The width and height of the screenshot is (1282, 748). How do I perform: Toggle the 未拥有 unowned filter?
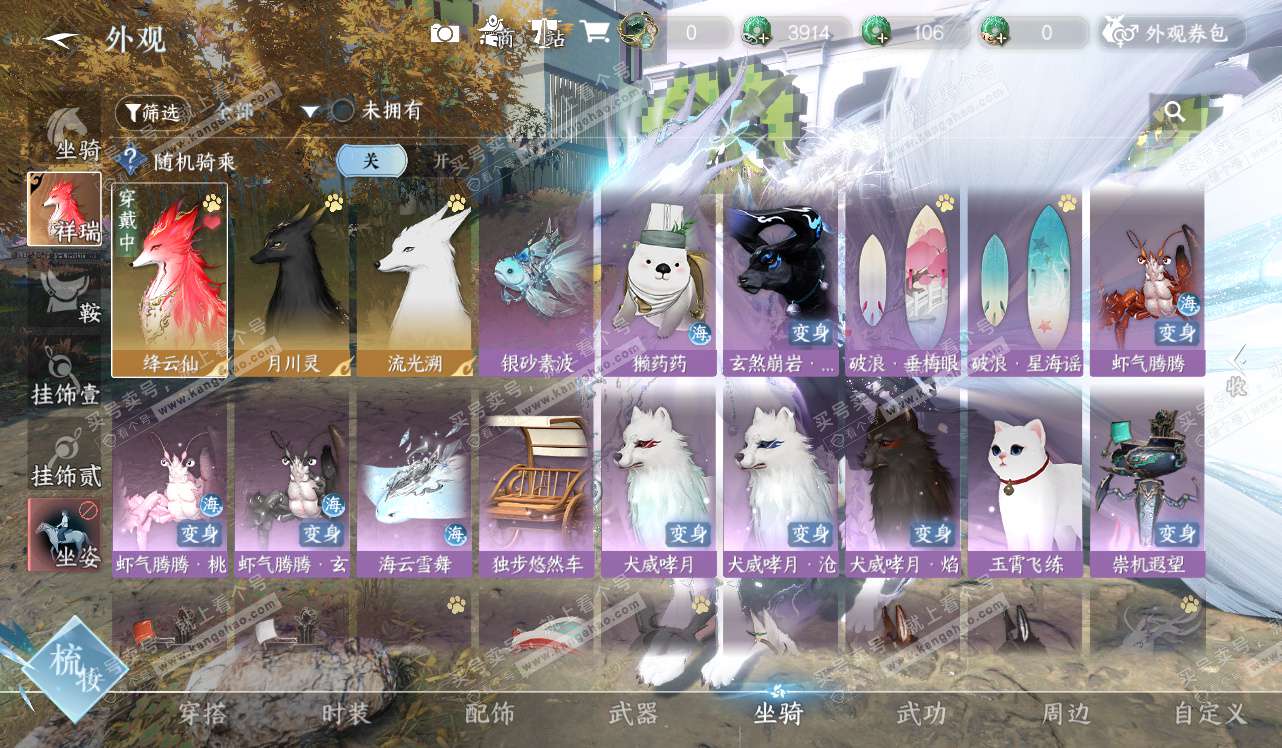344,111
